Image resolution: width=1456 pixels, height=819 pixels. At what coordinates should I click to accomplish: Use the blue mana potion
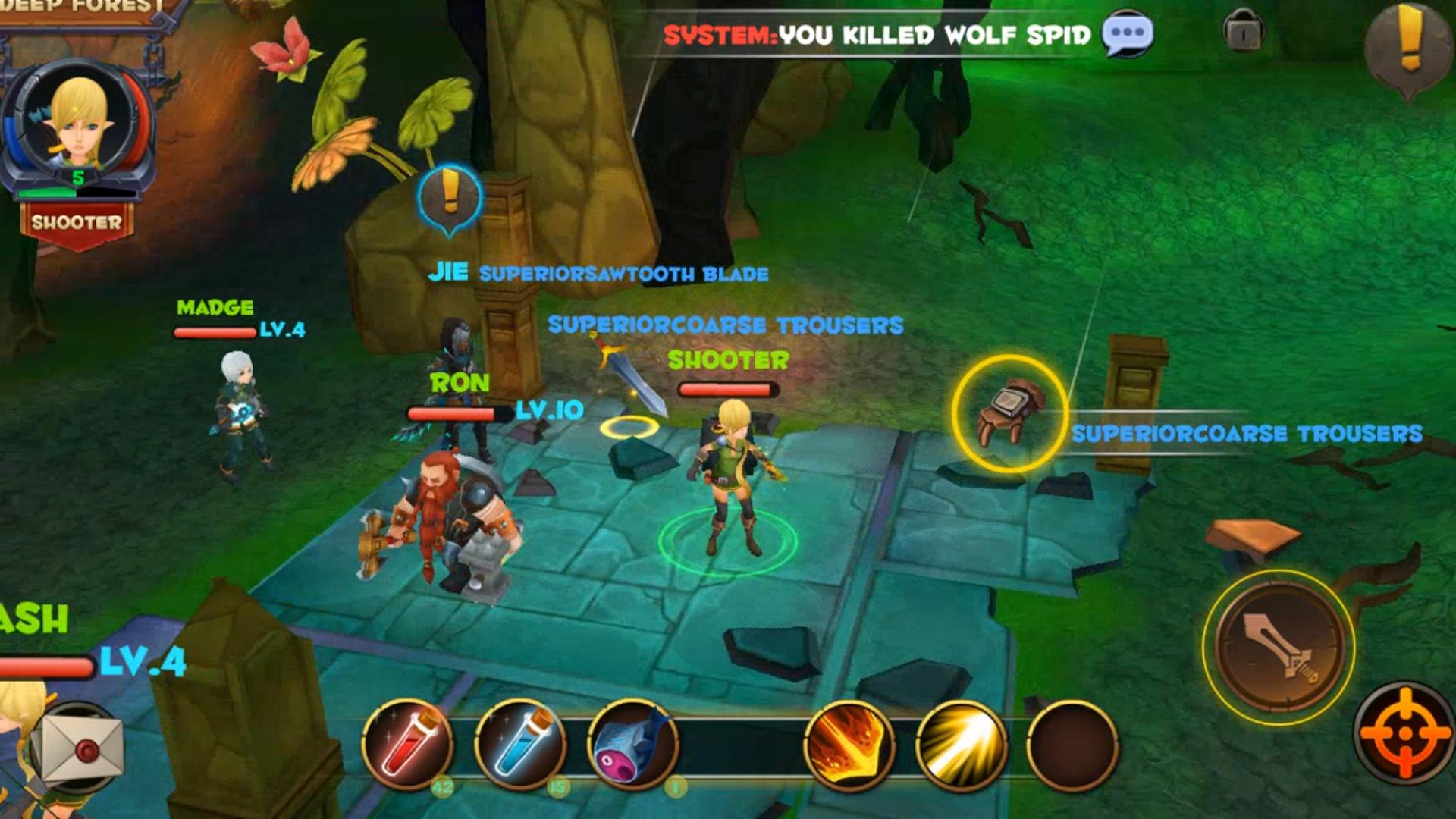point(520,745)
